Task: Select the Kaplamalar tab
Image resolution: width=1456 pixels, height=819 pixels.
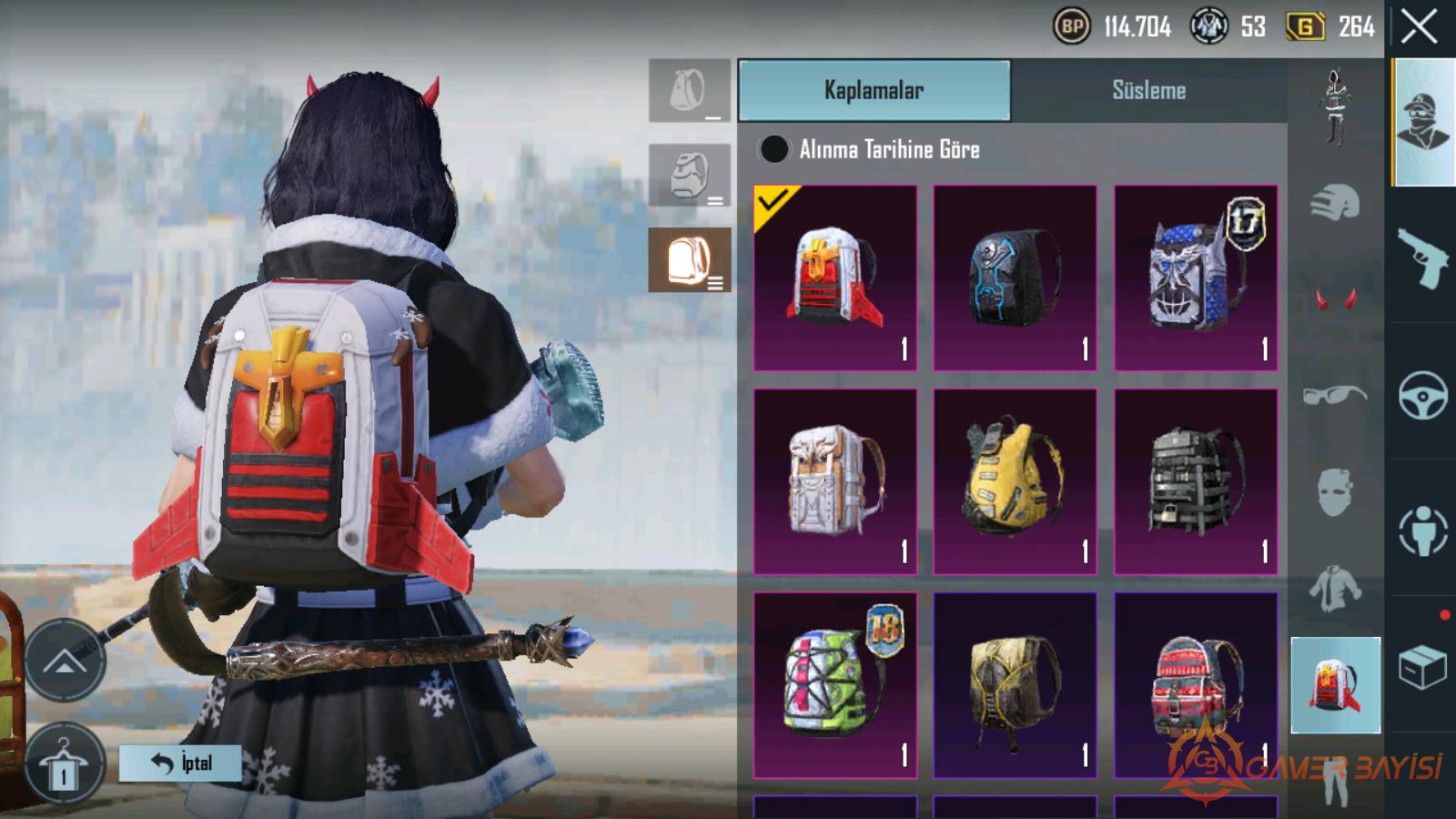Action: click(874, 90)
